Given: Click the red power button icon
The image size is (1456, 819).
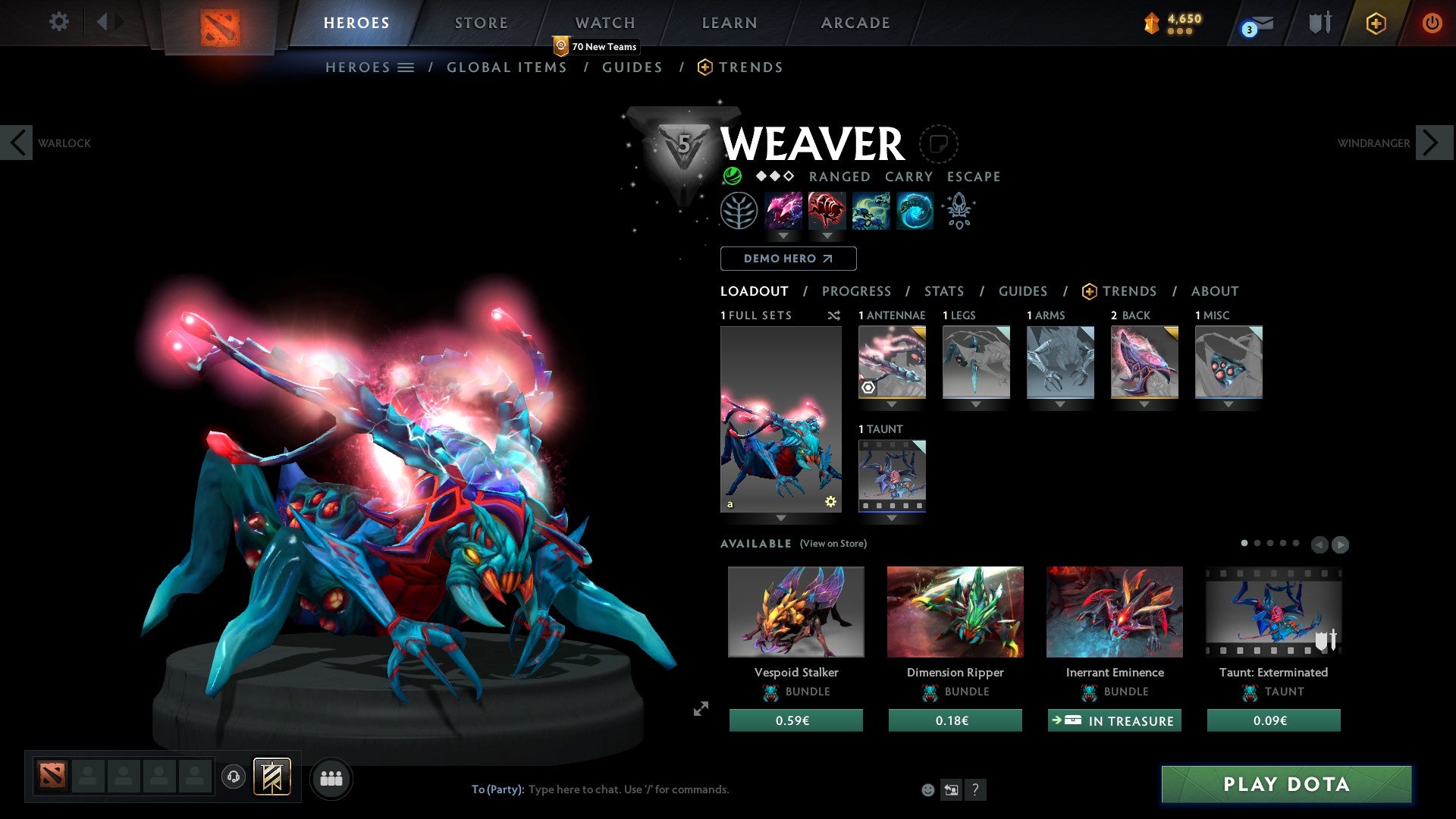Looking at the screenshot, I should click(1432, 23).
